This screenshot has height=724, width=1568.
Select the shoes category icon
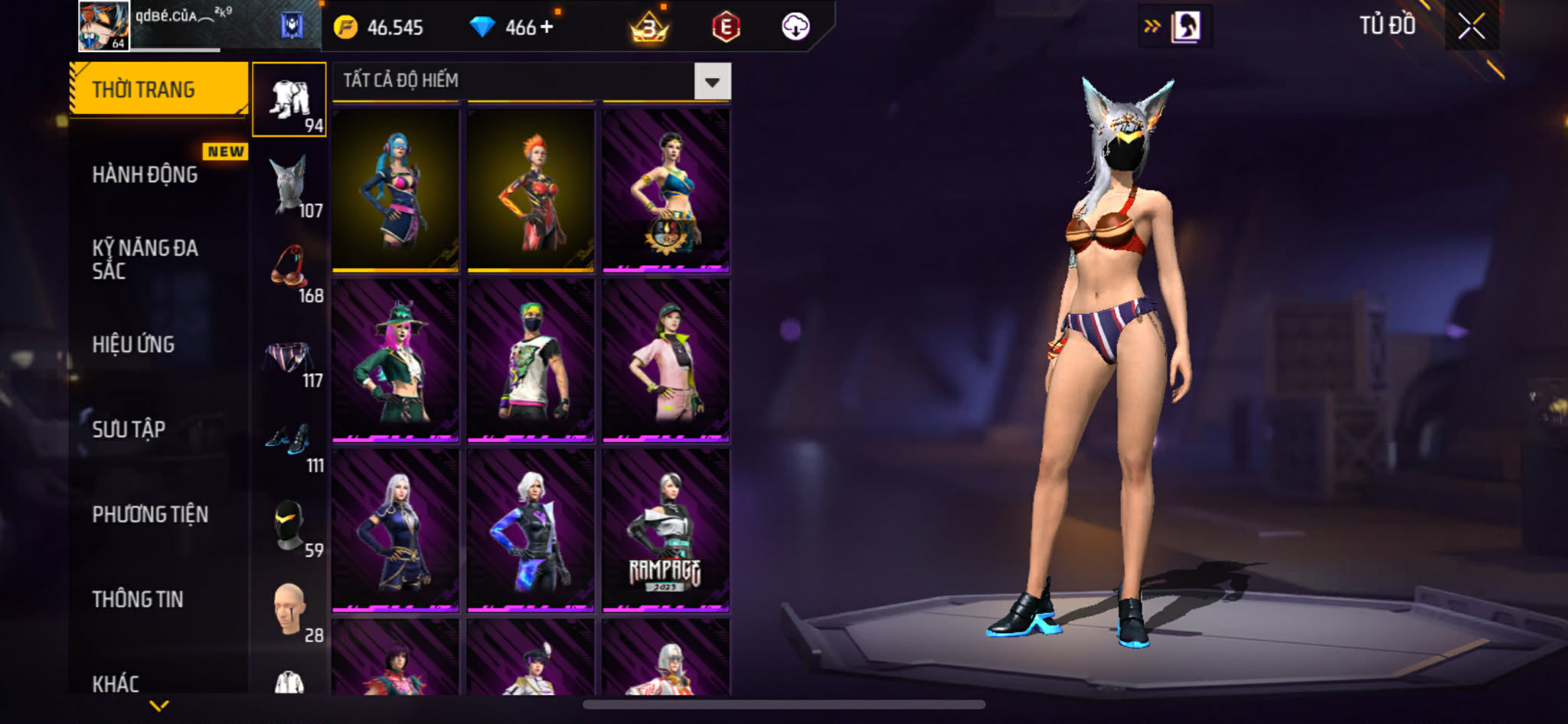pos(289,441)
